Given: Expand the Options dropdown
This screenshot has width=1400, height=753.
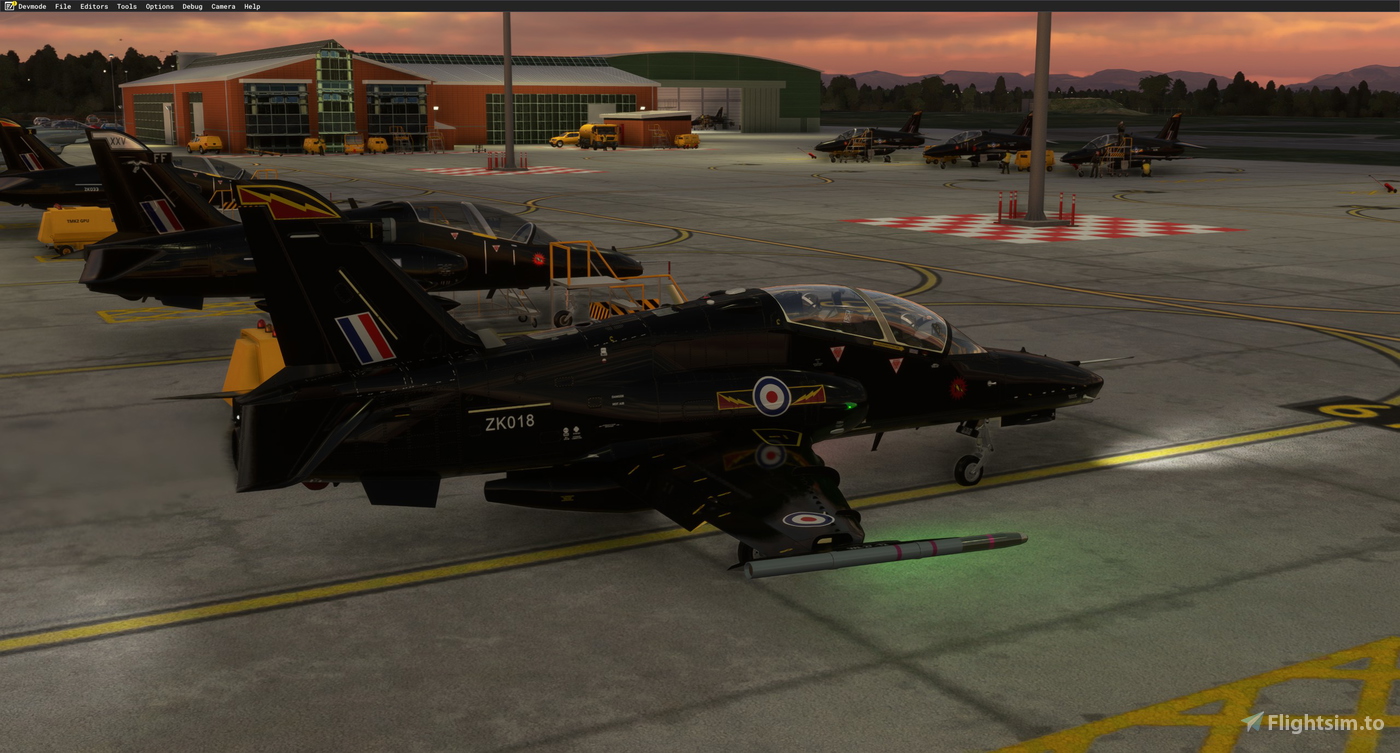Looking at the screenshot, I should (157, 6).
